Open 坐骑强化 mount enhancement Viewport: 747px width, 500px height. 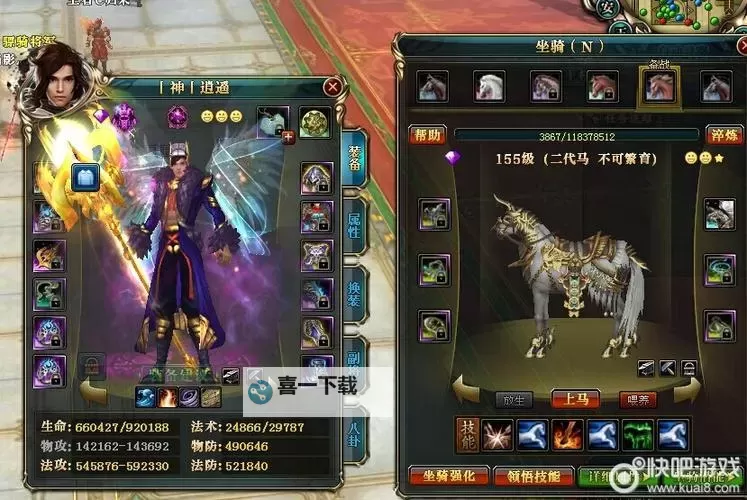(x=449, y=476)
